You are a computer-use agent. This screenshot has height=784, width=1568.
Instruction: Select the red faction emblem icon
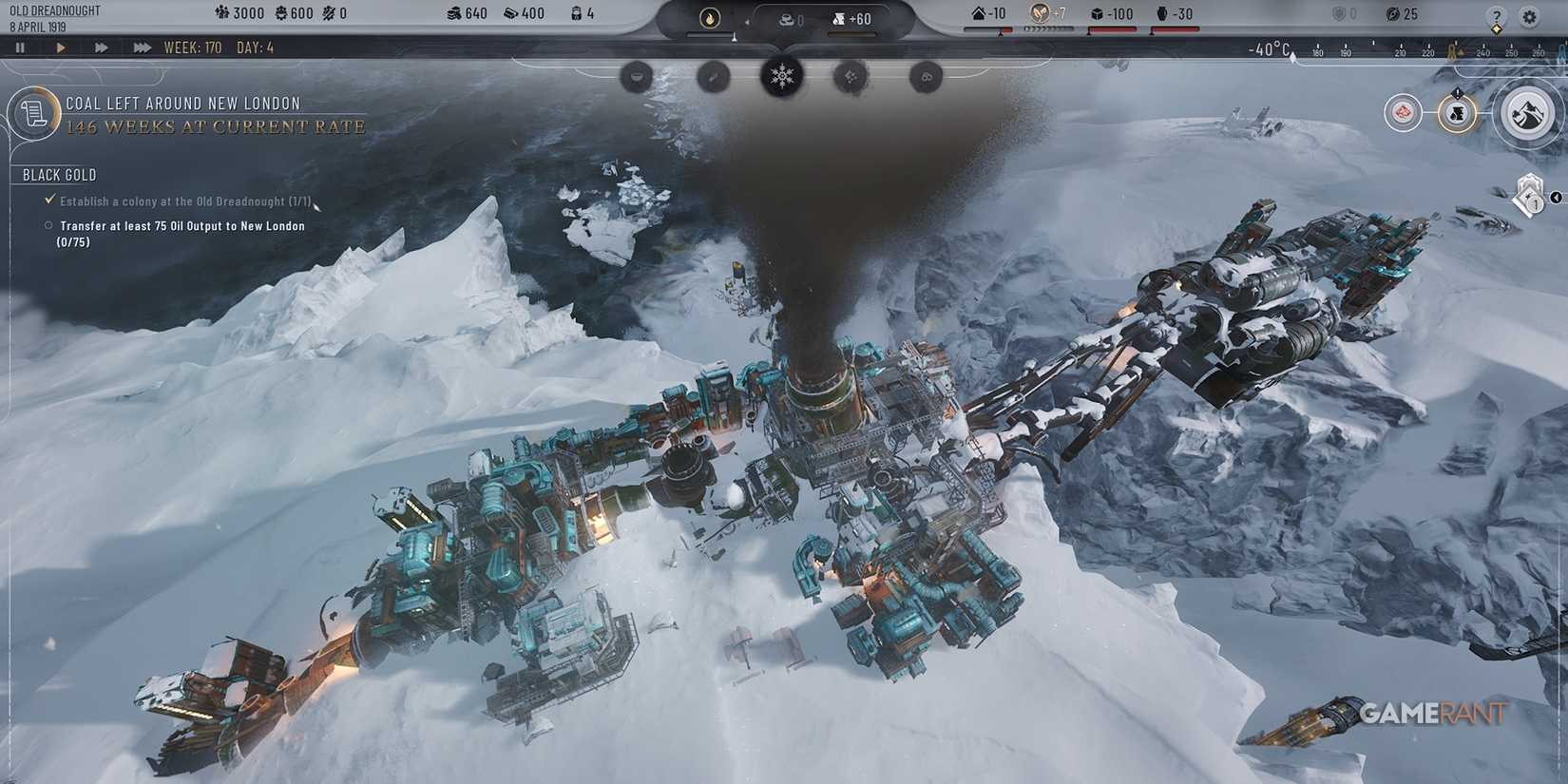coord(1403,112)
